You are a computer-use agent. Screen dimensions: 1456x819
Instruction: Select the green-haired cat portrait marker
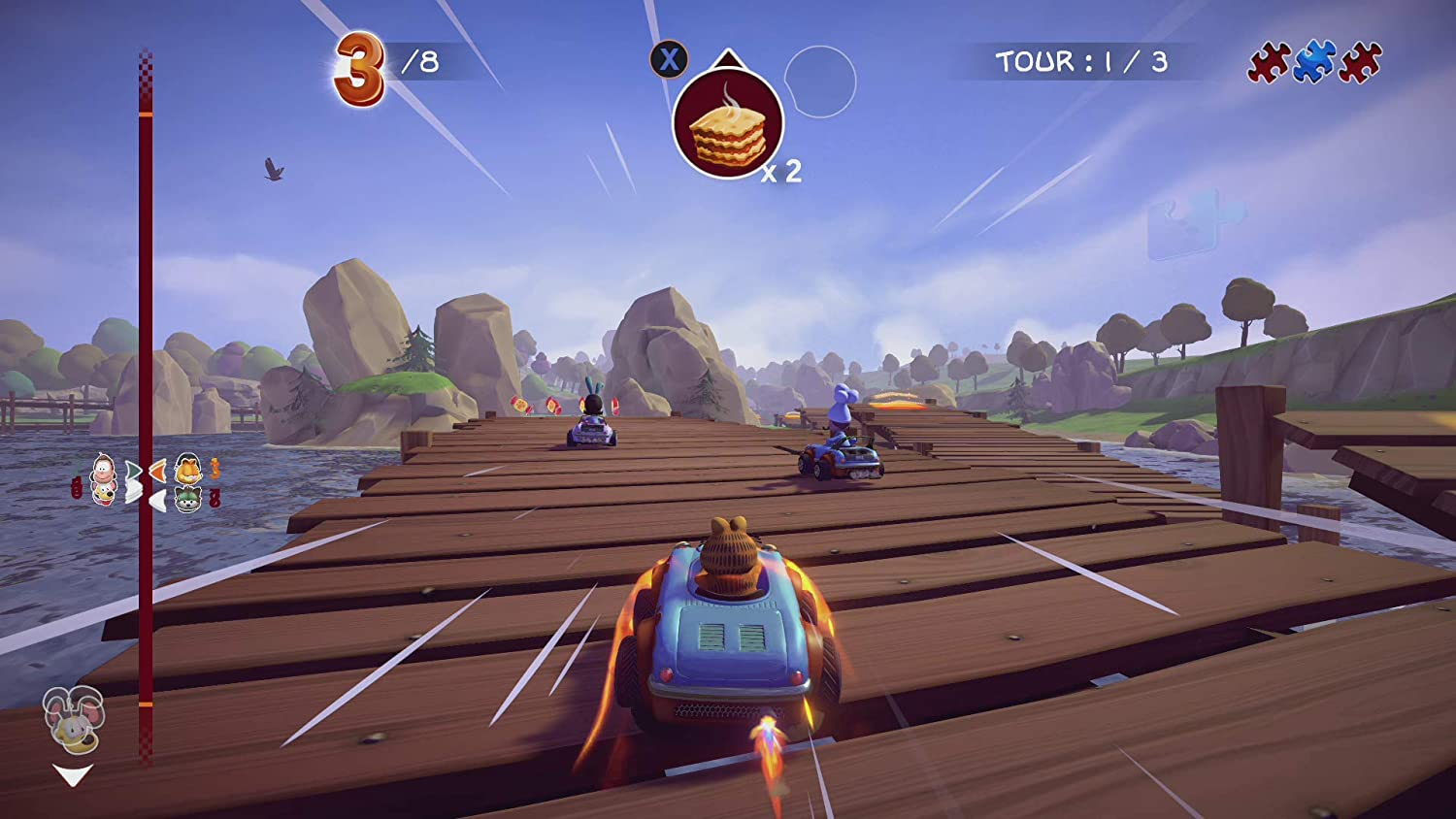coord(186,498)
